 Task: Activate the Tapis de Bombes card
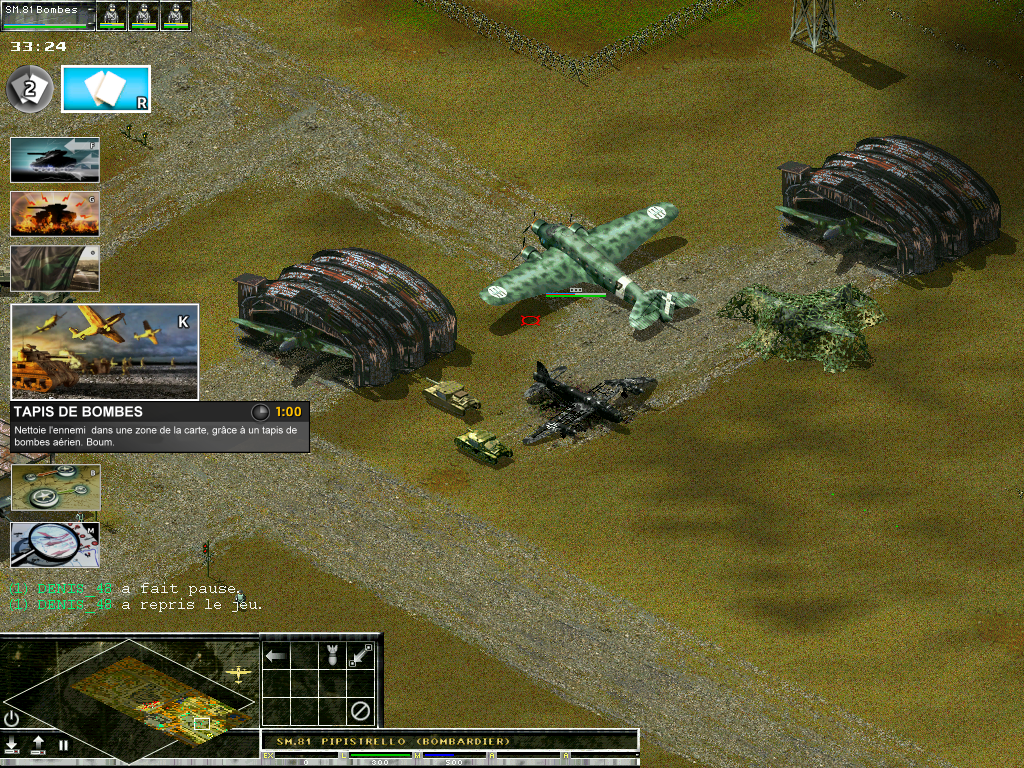(104, 351)
